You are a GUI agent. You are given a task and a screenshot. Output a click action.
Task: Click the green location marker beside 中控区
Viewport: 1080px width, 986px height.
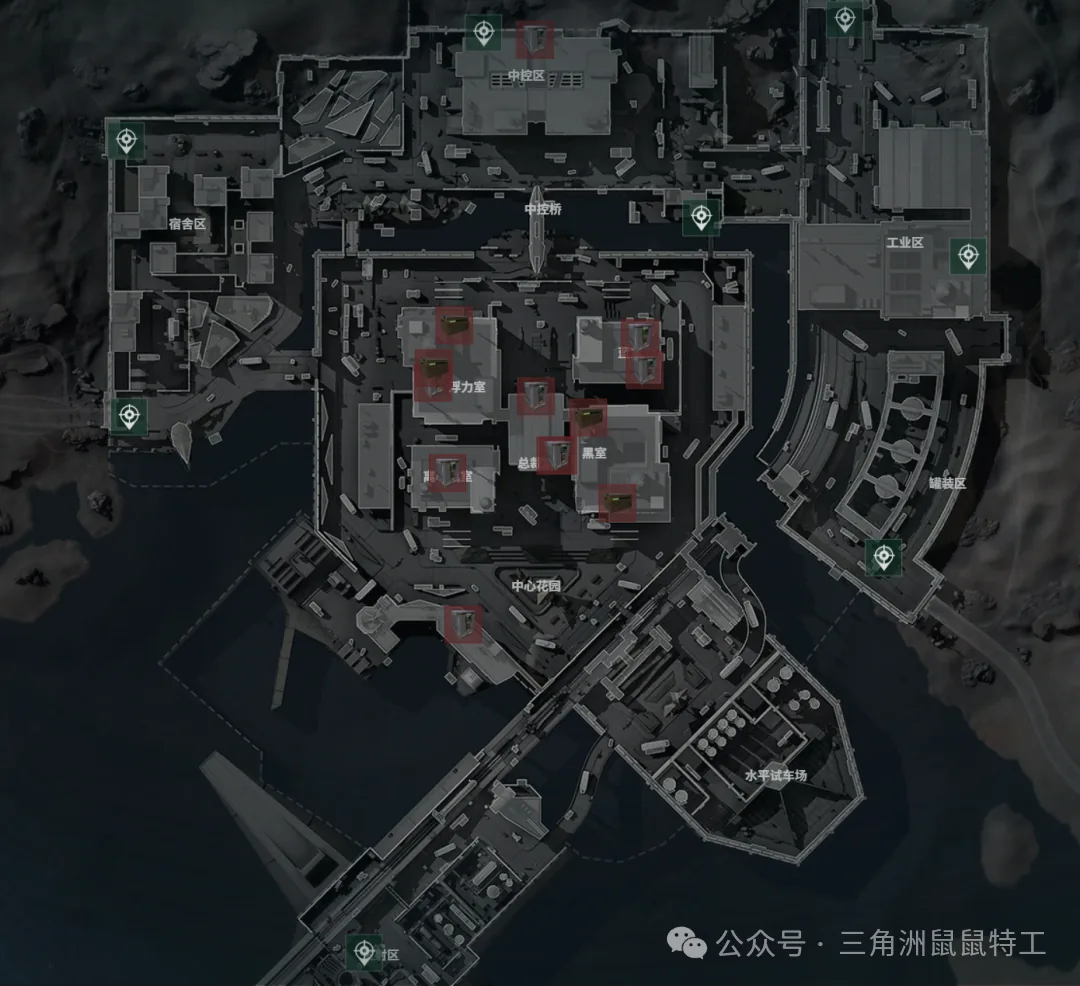point(485,34)
